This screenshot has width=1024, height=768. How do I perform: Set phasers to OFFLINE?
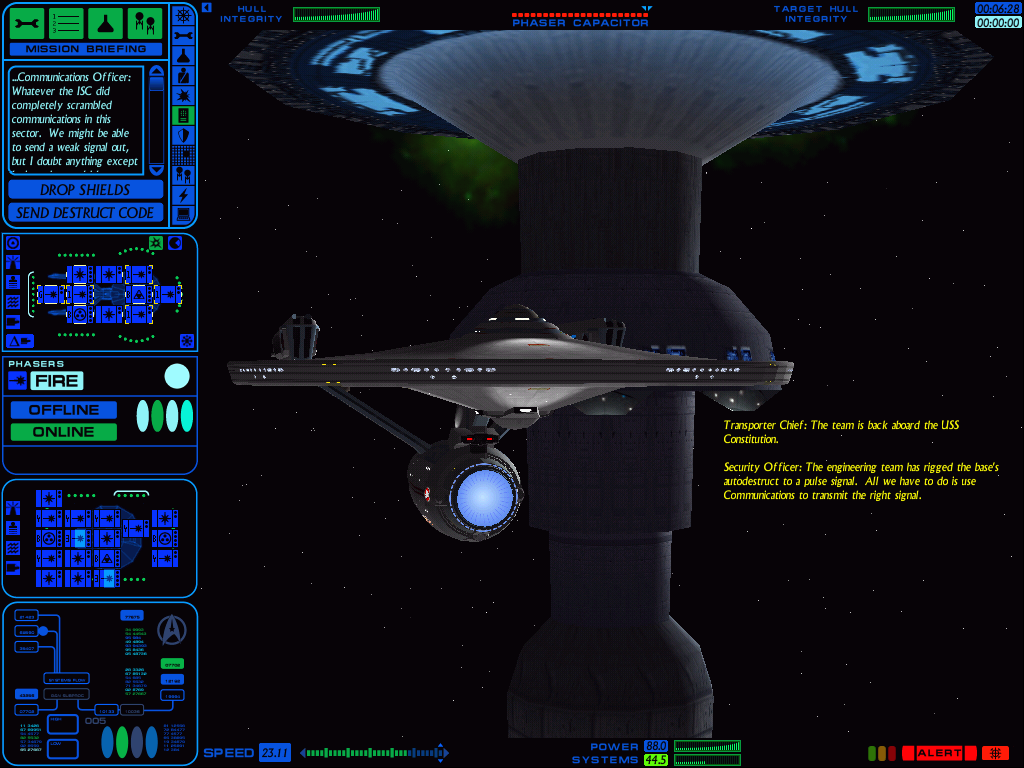[64, 410]
